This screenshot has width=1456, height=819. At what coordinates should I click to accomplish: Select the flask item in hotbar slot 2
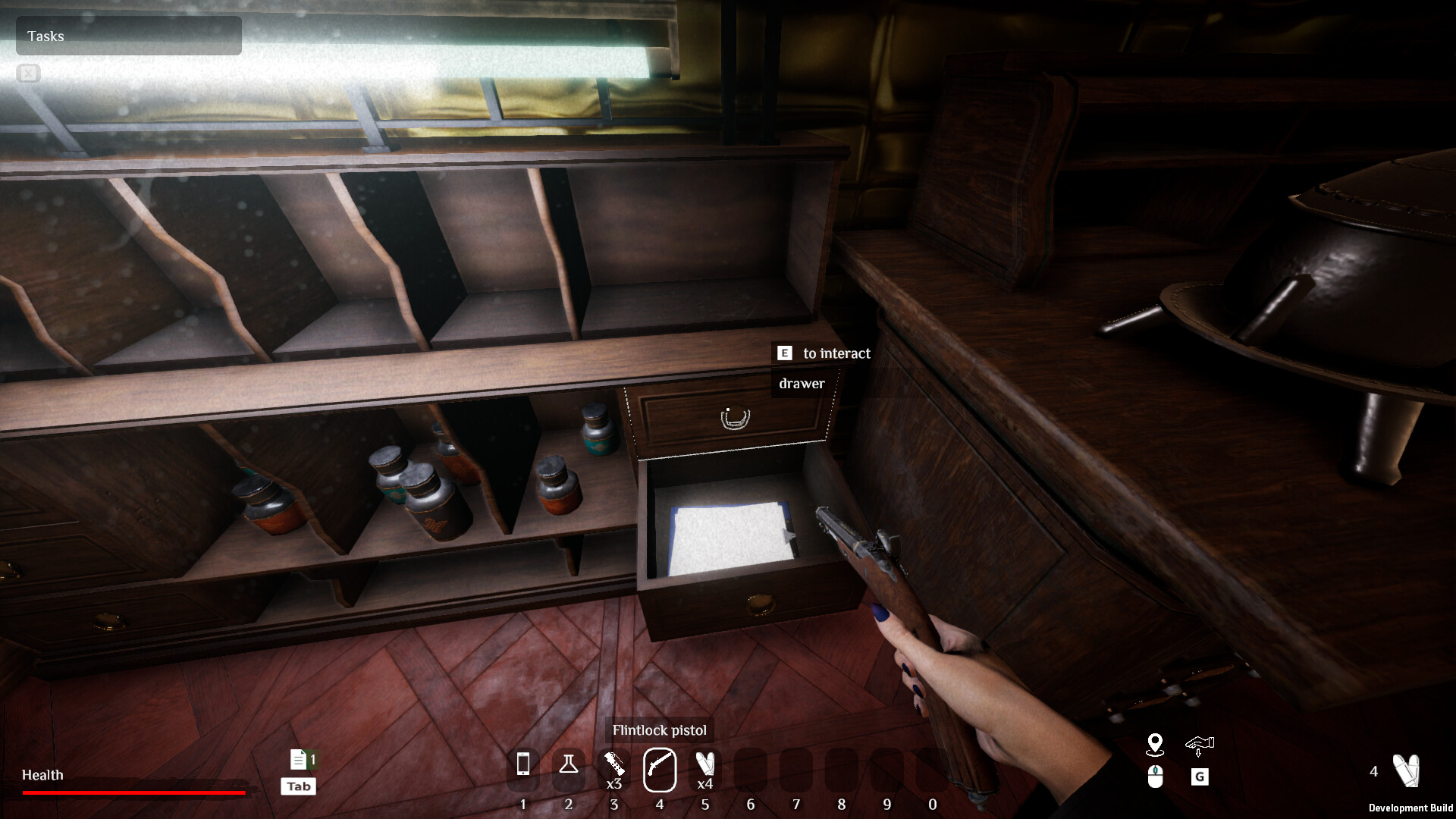[569, 767]
